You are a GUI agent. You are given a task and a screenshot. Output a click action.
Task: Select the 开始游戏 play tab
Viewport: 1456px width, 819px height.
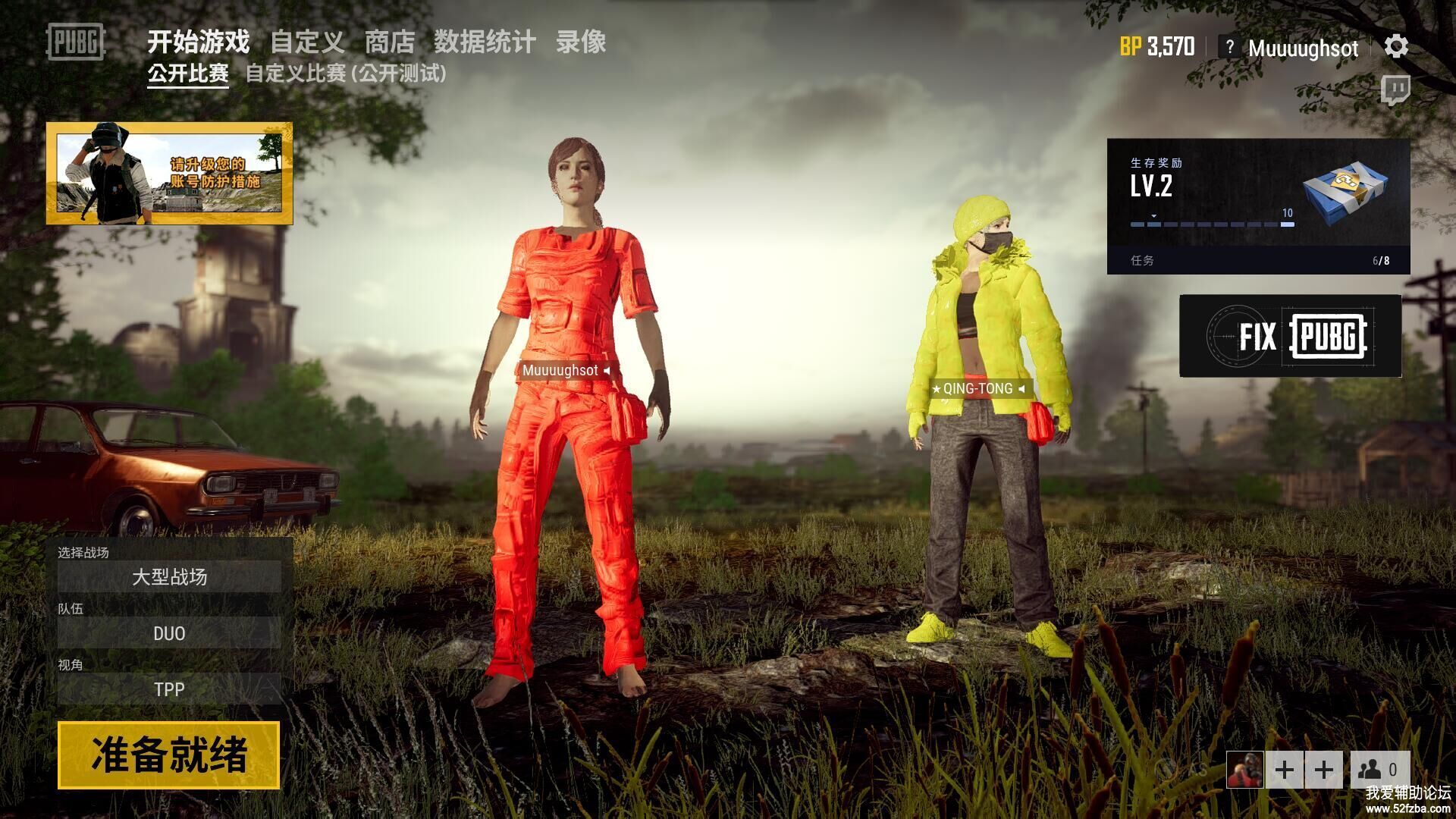(198, 42)
